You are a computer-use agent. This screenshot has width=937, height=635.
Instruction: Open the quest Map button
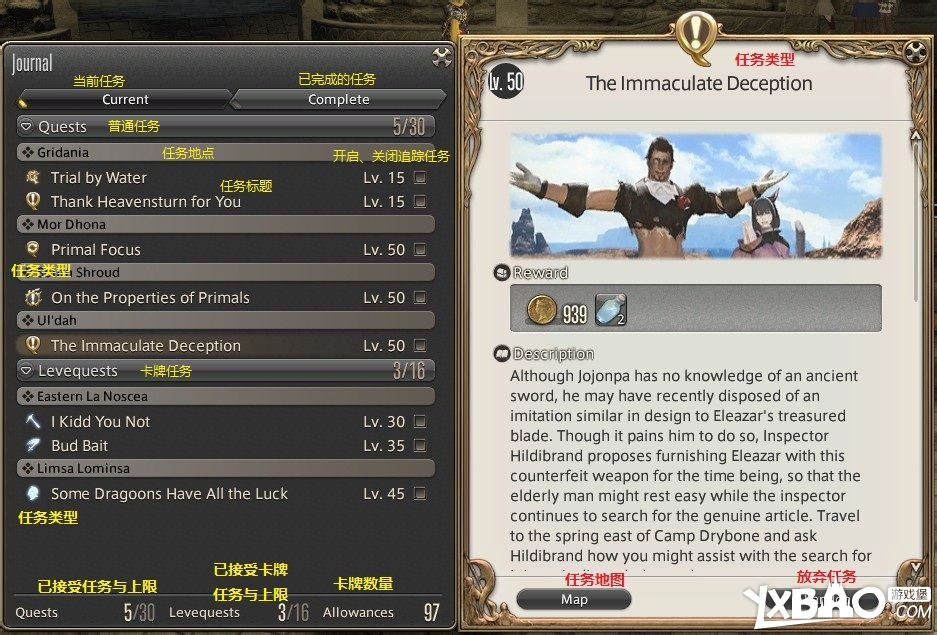pyautogui.click(x=574, y=599)
